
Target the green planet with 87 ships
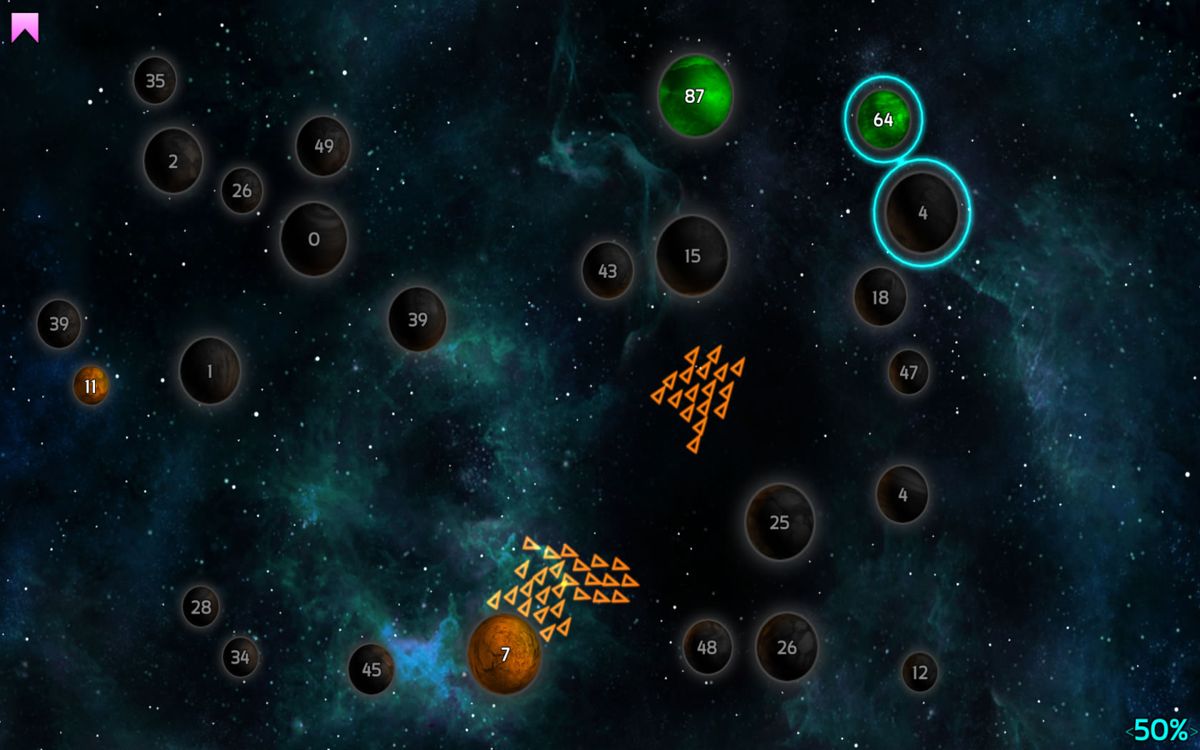(x=695, y=96)
